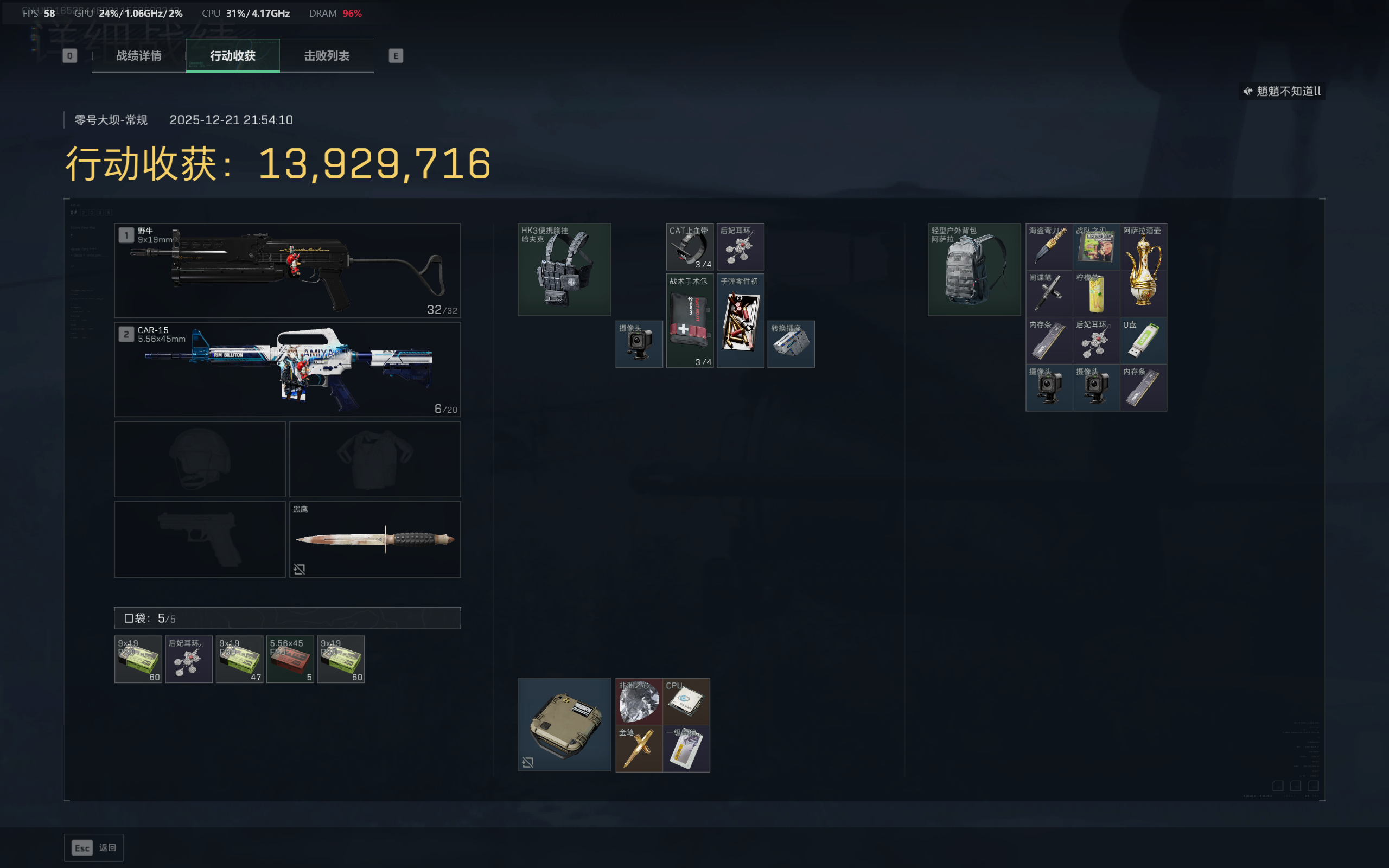This screenshot has height=868, width=1389.
Task: Click the 轻型户外背包 backpack slot
Action: (x=974, y=269)
